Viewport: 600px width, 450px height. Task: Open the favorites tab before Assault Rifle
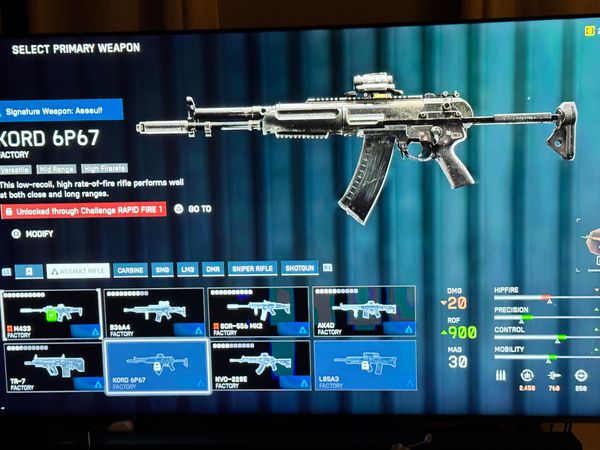(30, 270)
